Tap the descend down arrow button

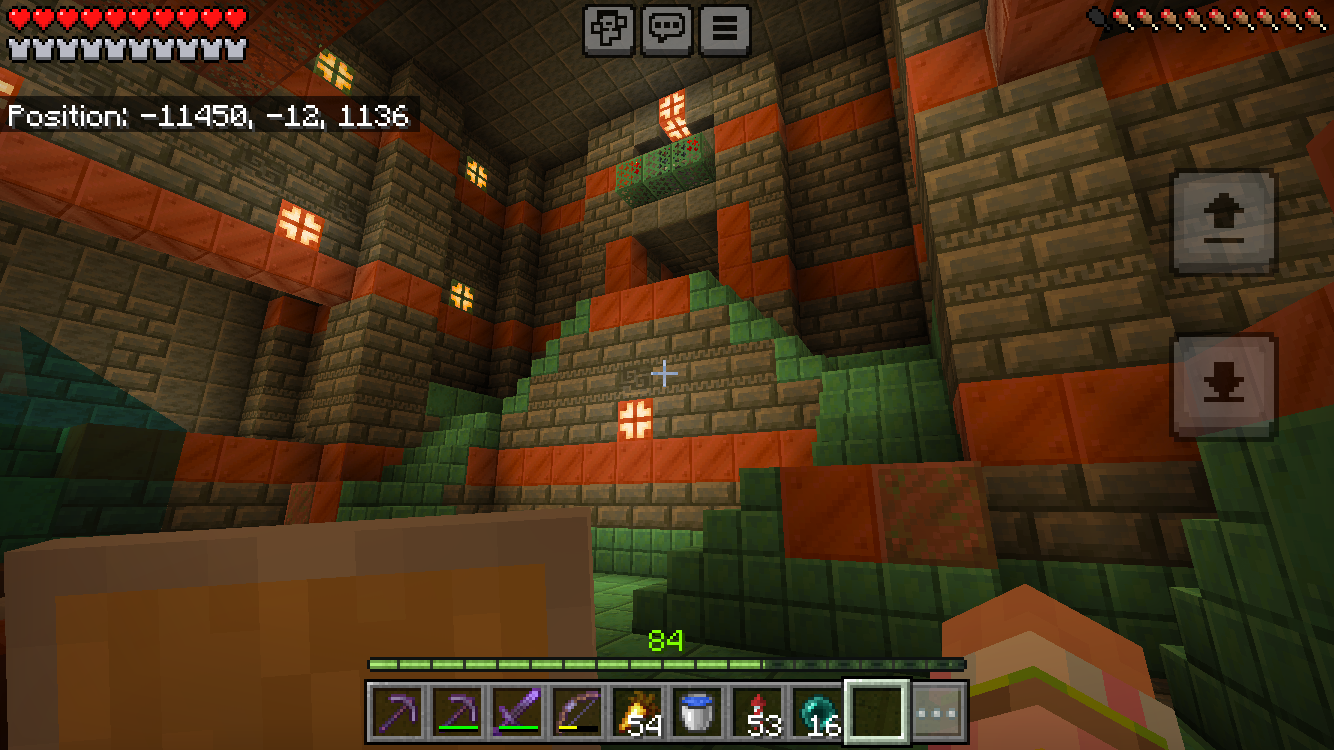tap(1224, 386)
